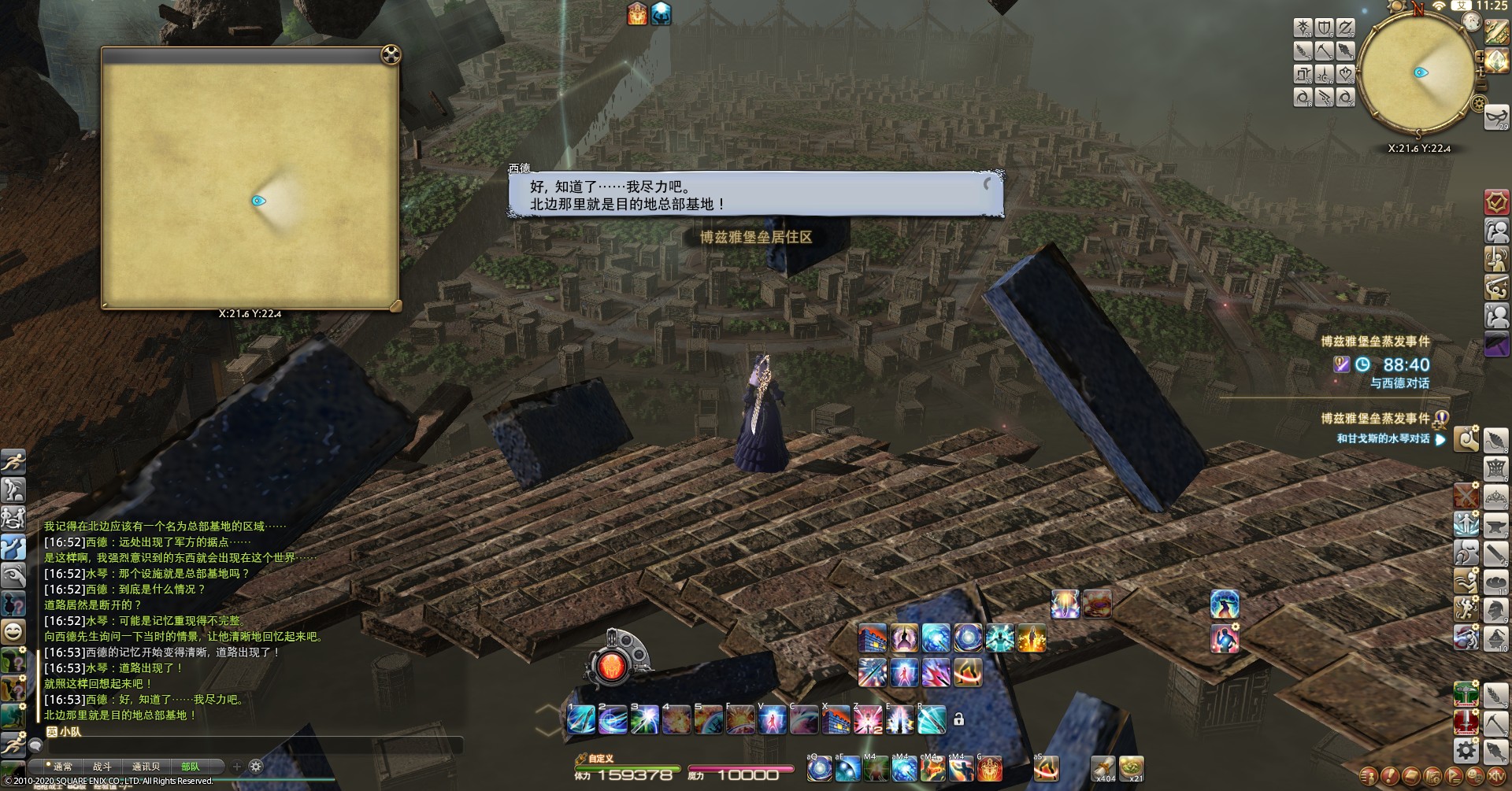This screenshot has height=791, width=1512.
Task: Open chat log settings gear
Action: pos(256,767)
